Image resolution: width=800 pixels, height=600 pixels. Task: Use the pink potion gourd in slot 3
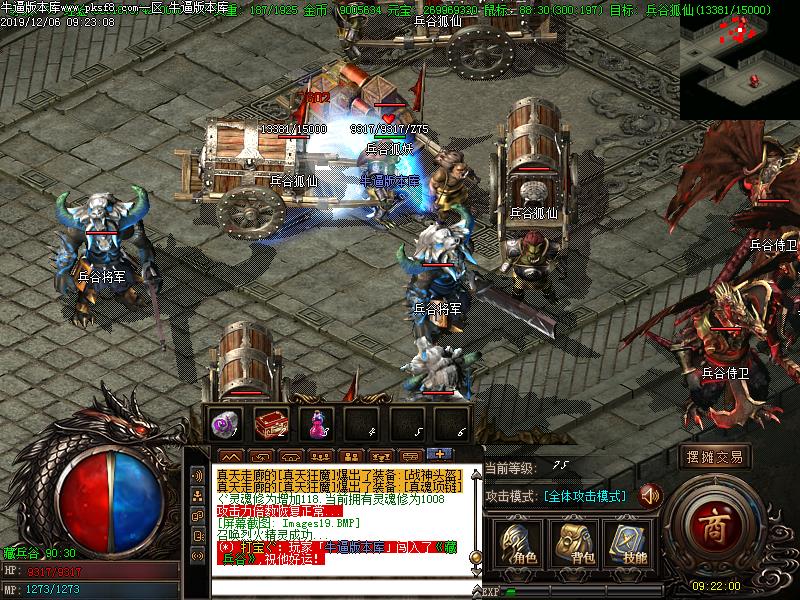316,422
